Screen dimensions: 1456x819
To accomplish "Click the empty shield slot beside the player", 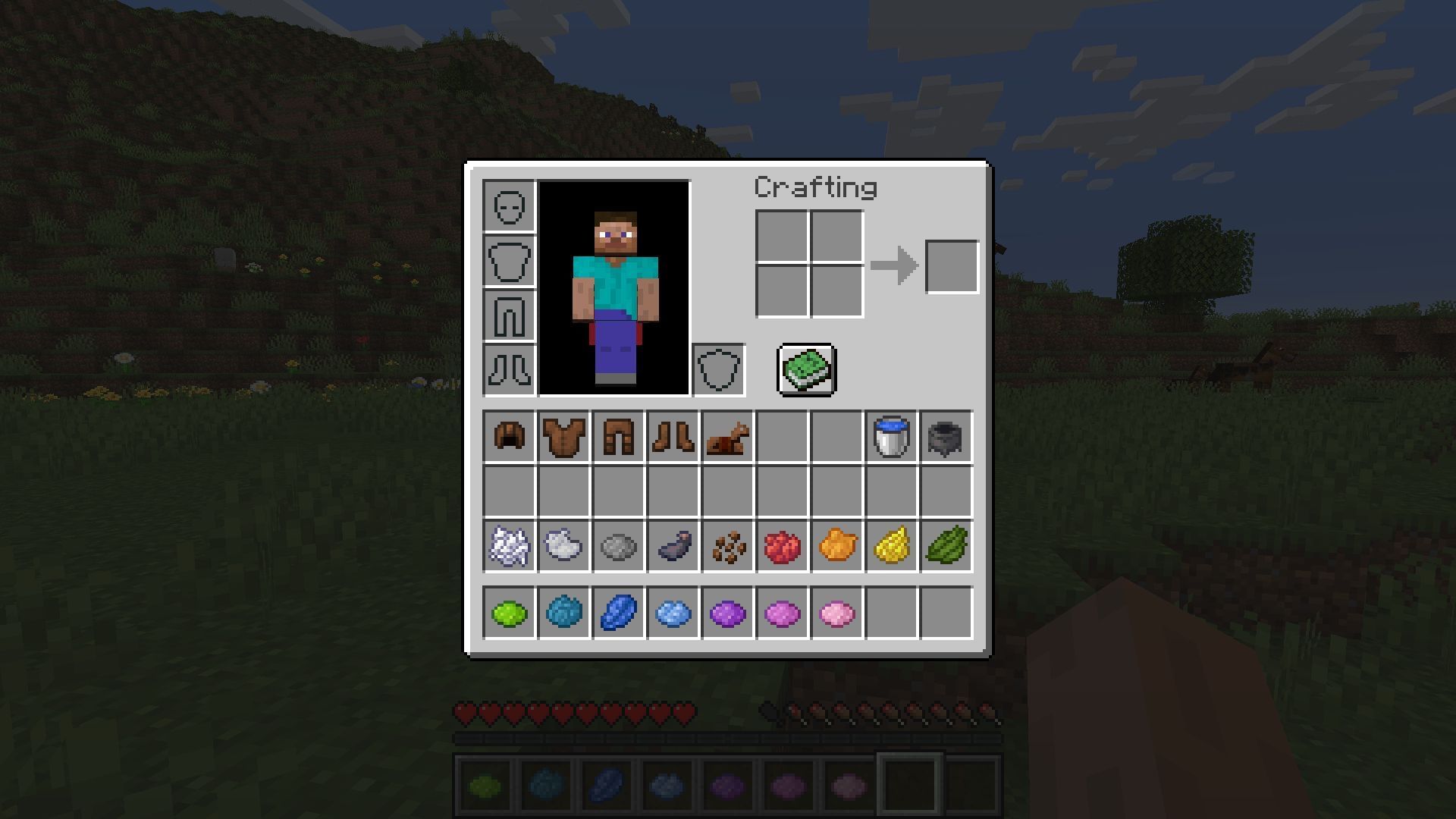I will click(719, 370).
